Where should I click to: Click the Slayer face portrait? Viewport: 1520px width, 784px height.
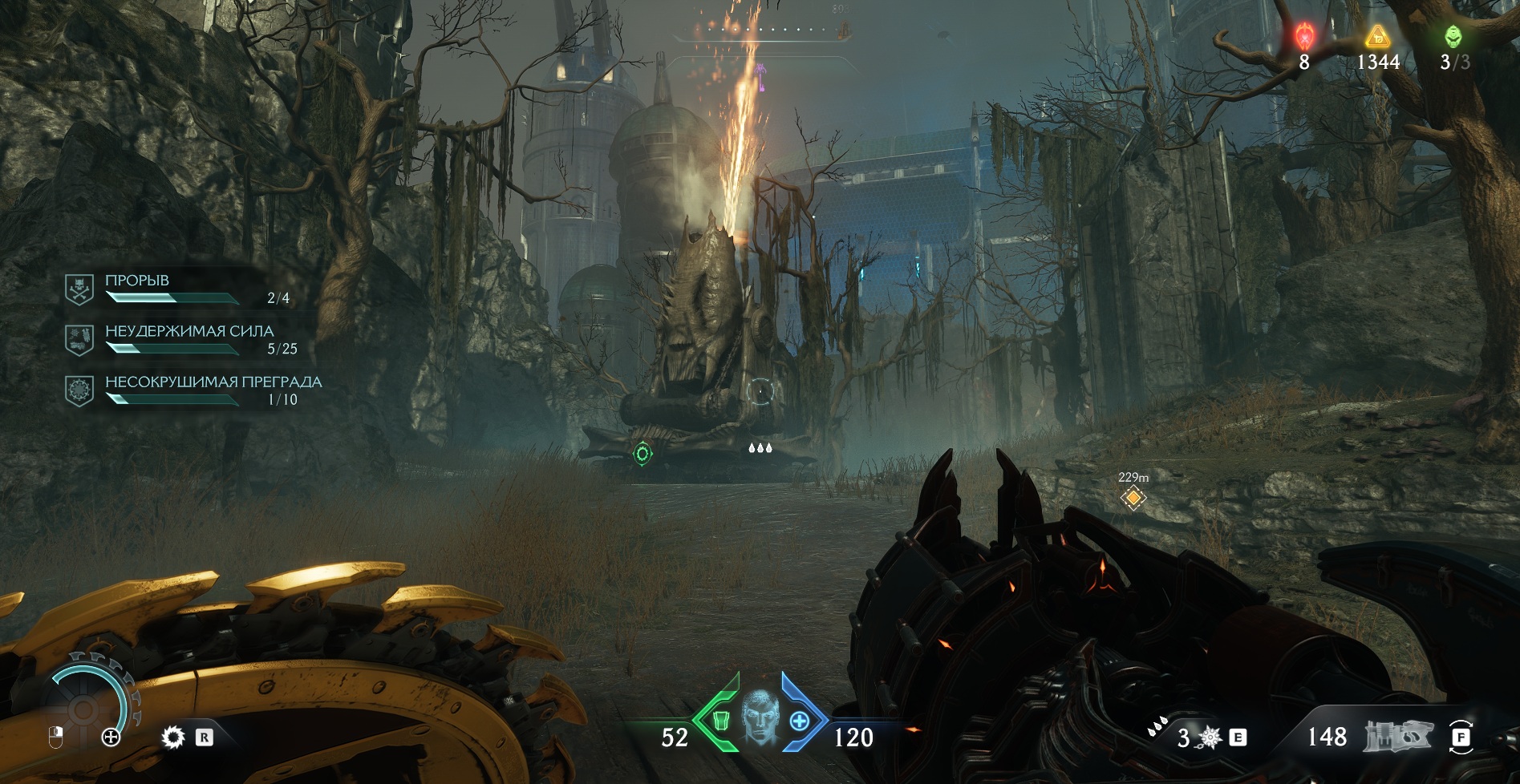coord(760,716)
